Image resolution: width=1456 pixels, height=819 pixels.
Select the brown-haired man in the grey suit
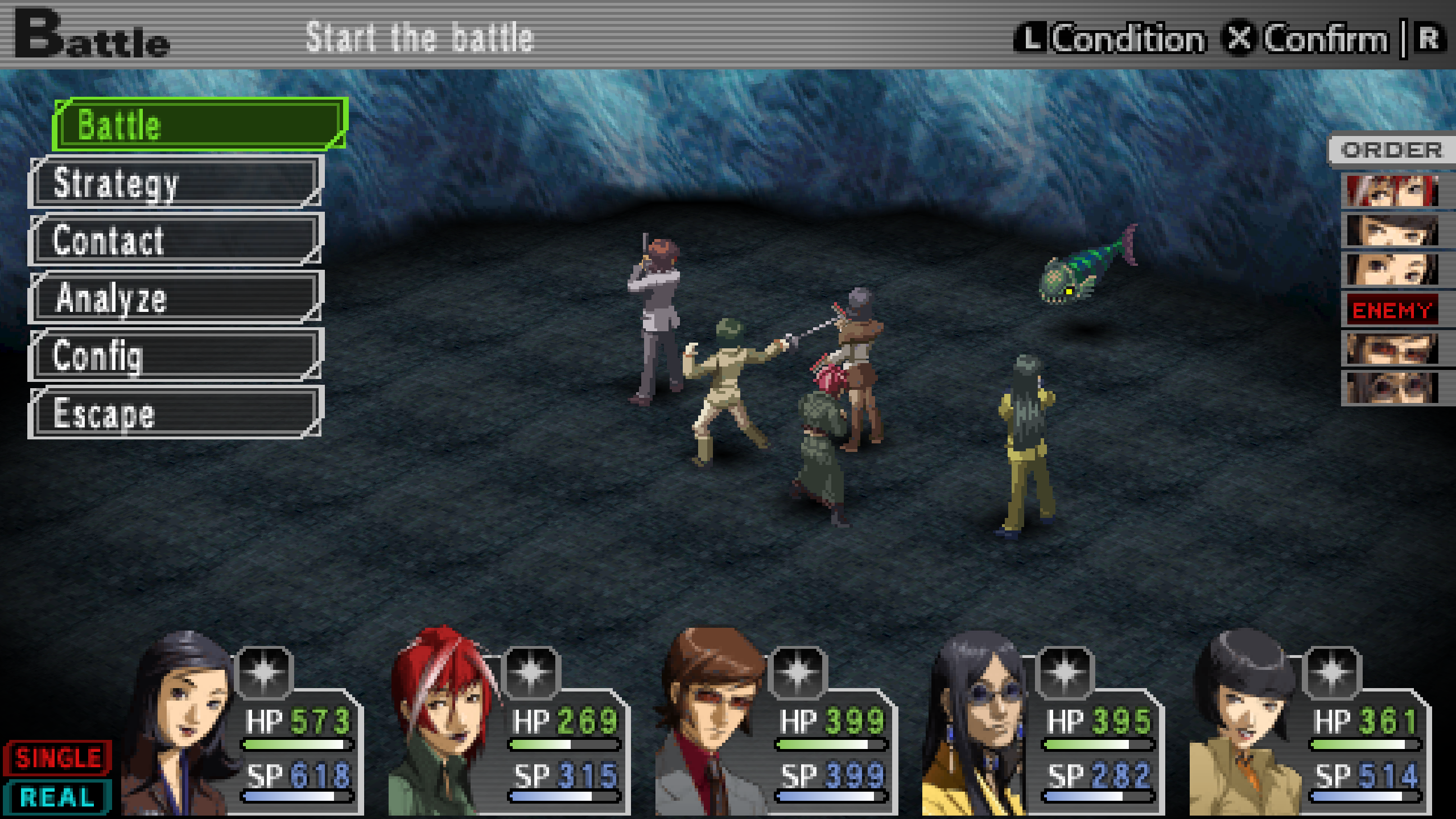coord(711,723)
